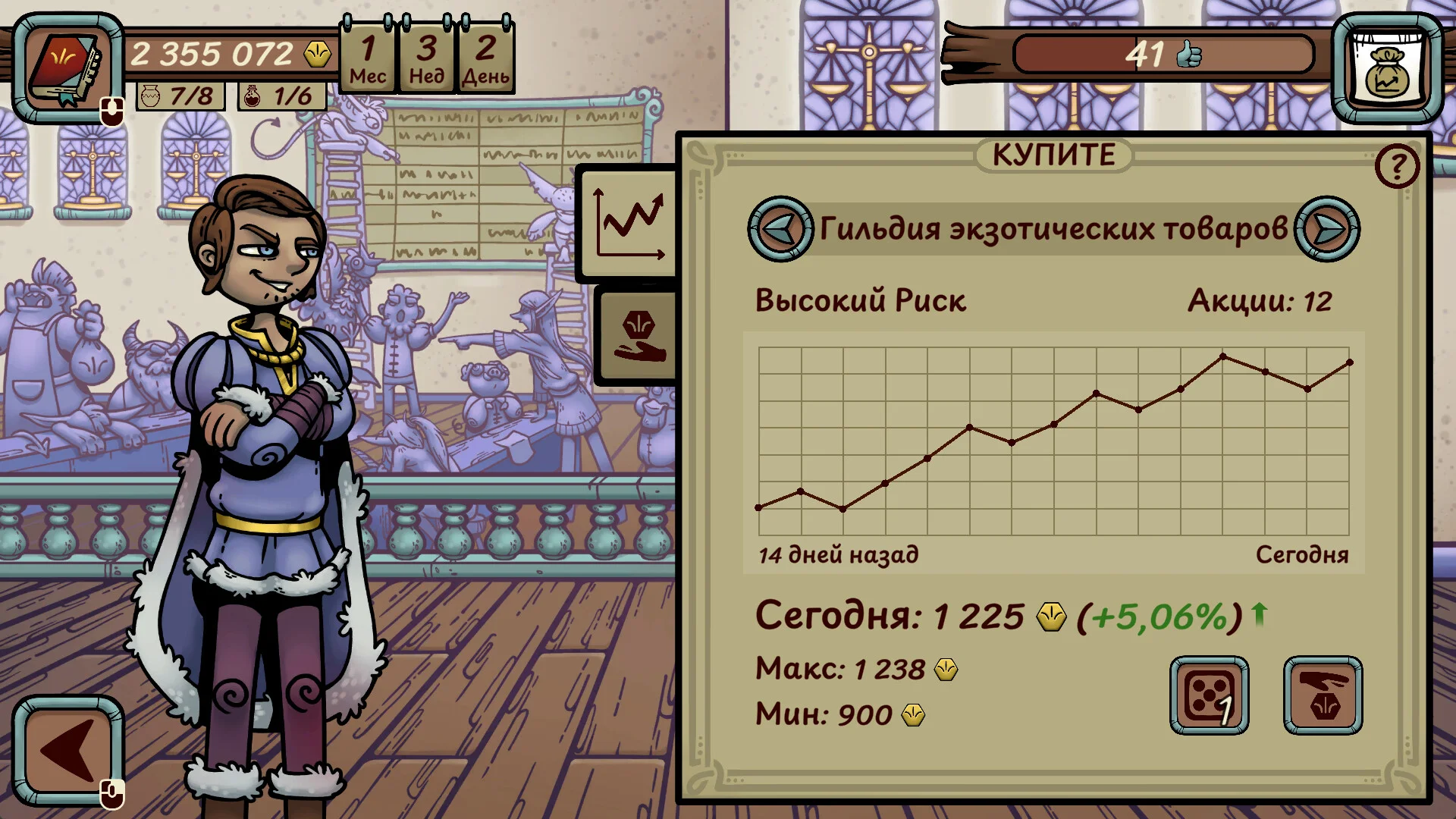Switch to the previous guild with left arrow

tap(780, 229)
